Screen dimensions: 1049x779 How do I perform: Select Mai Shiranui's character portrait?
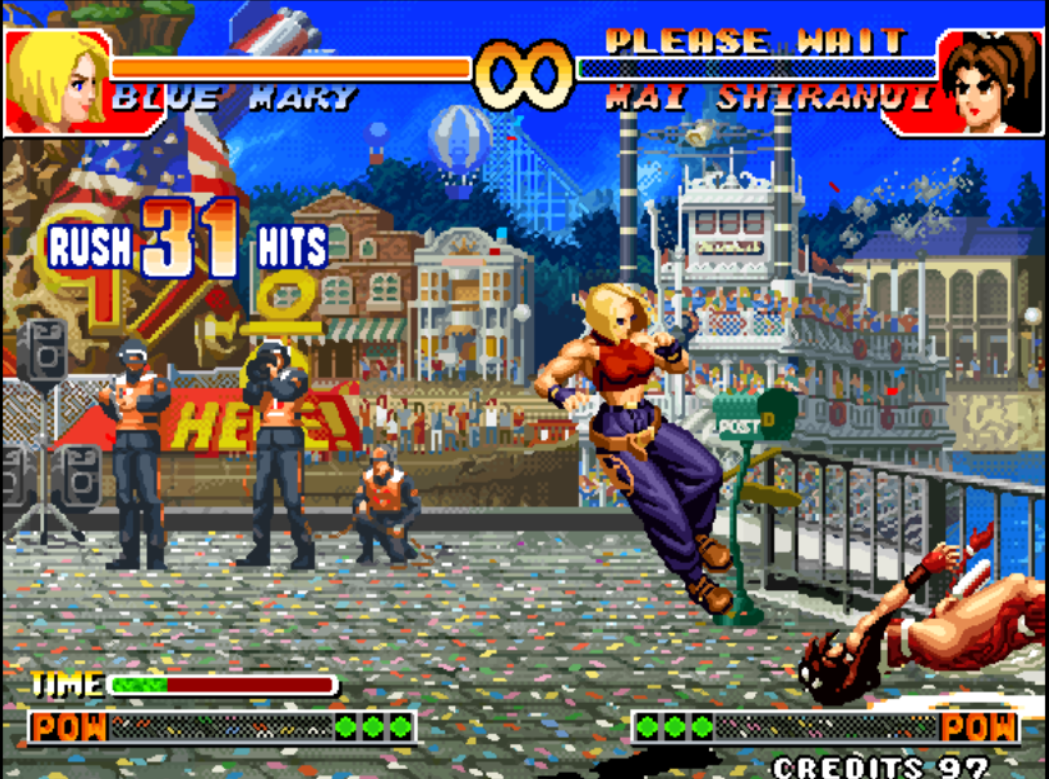pos(990,82)
